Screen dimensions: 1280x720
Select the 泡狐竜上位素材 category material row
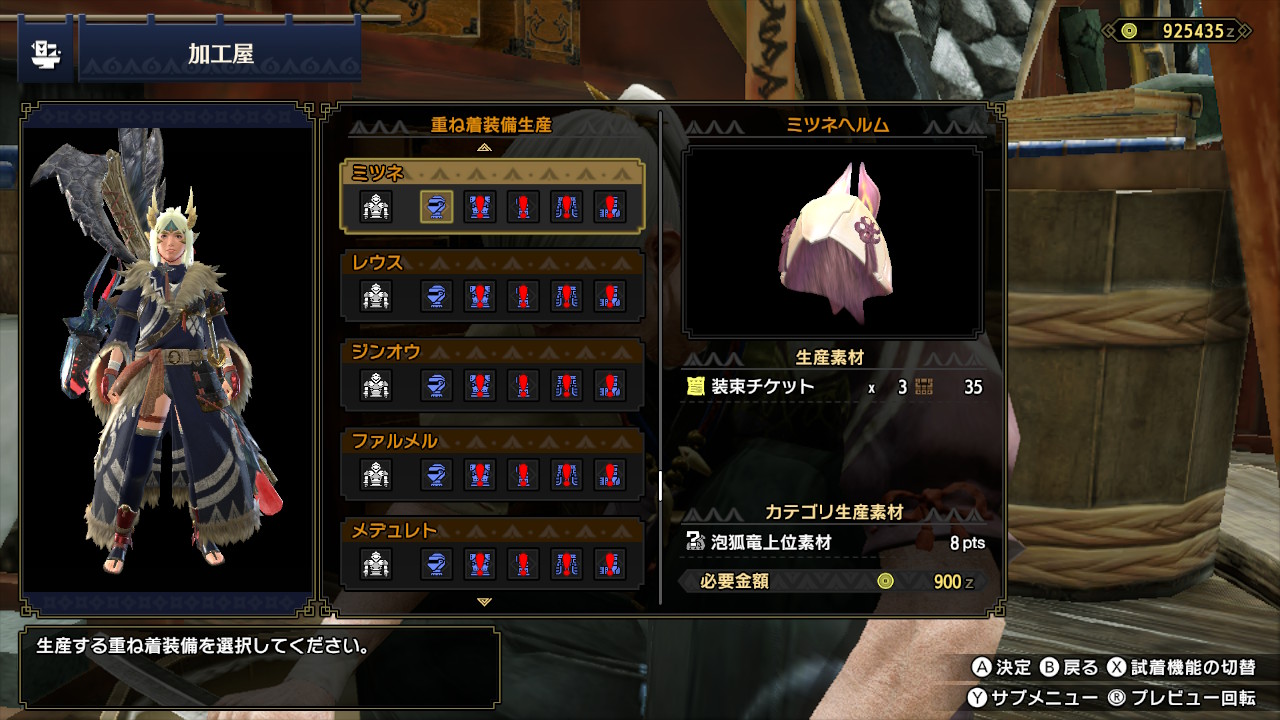click(x=833, y=543)
